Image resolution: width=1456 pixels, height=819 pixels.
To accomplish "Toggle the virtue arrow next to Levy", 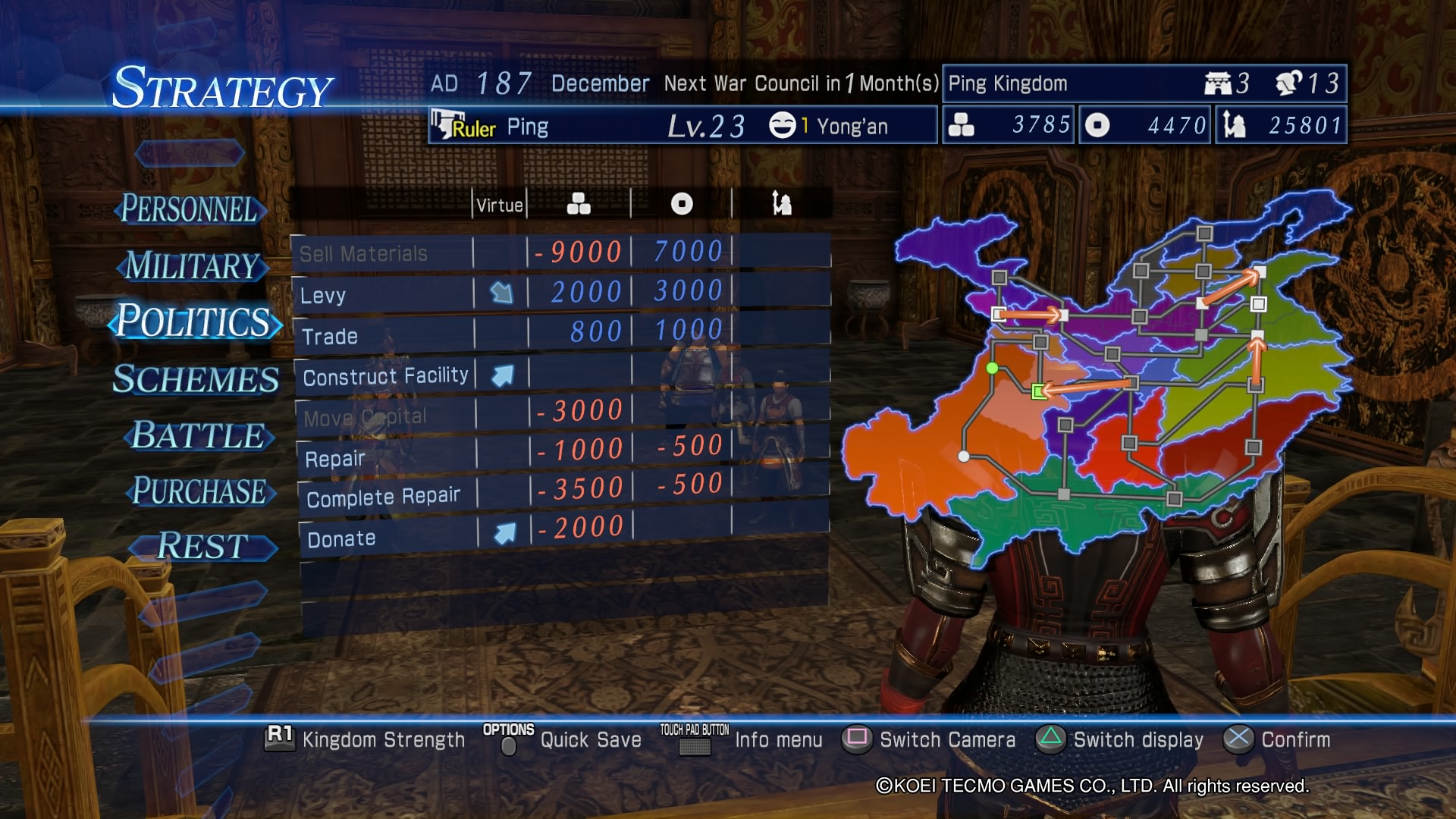I will 502,290.
